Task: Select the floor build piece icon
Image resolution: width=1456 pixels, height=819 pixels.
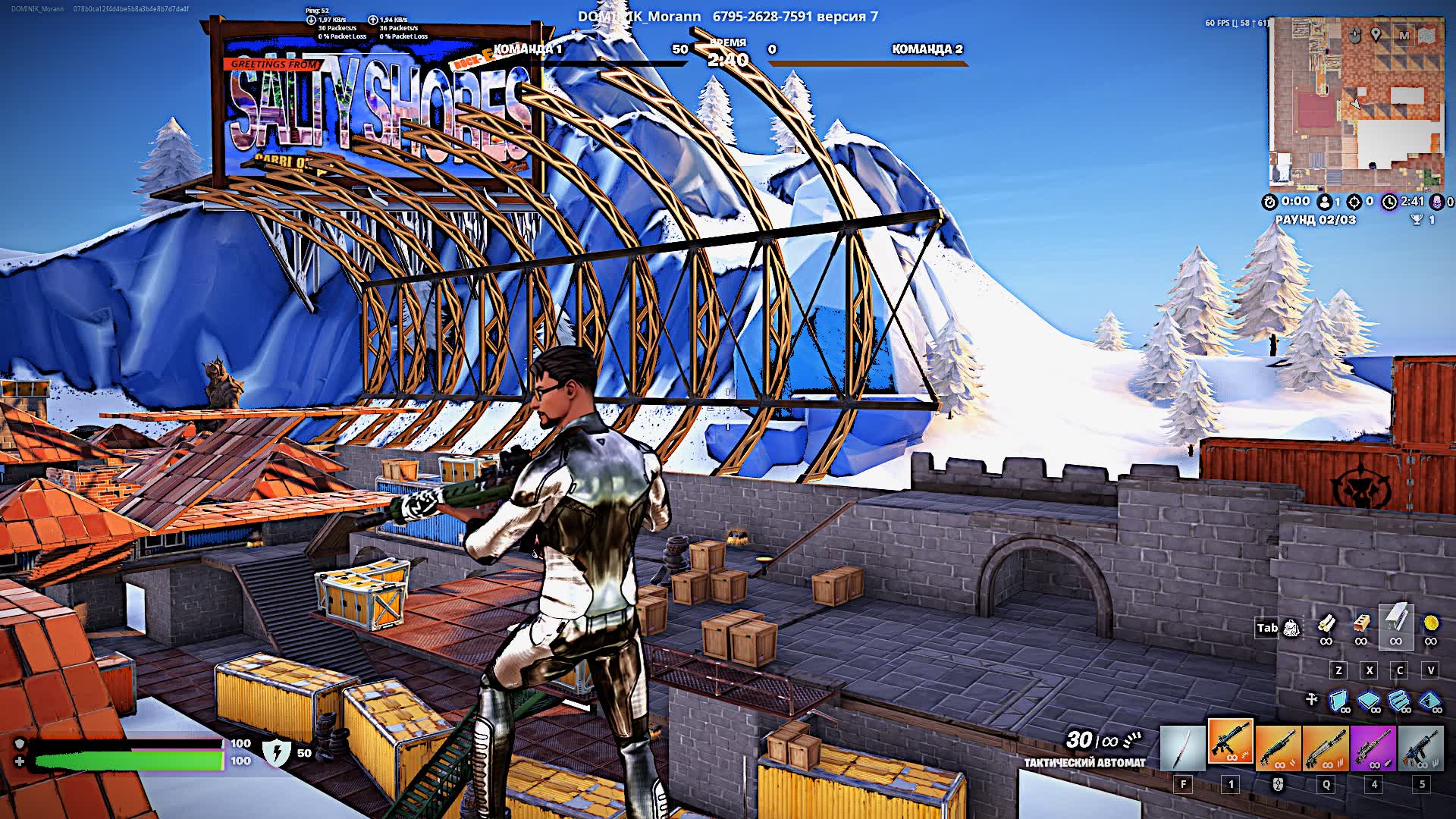Action: point(1369,699)
